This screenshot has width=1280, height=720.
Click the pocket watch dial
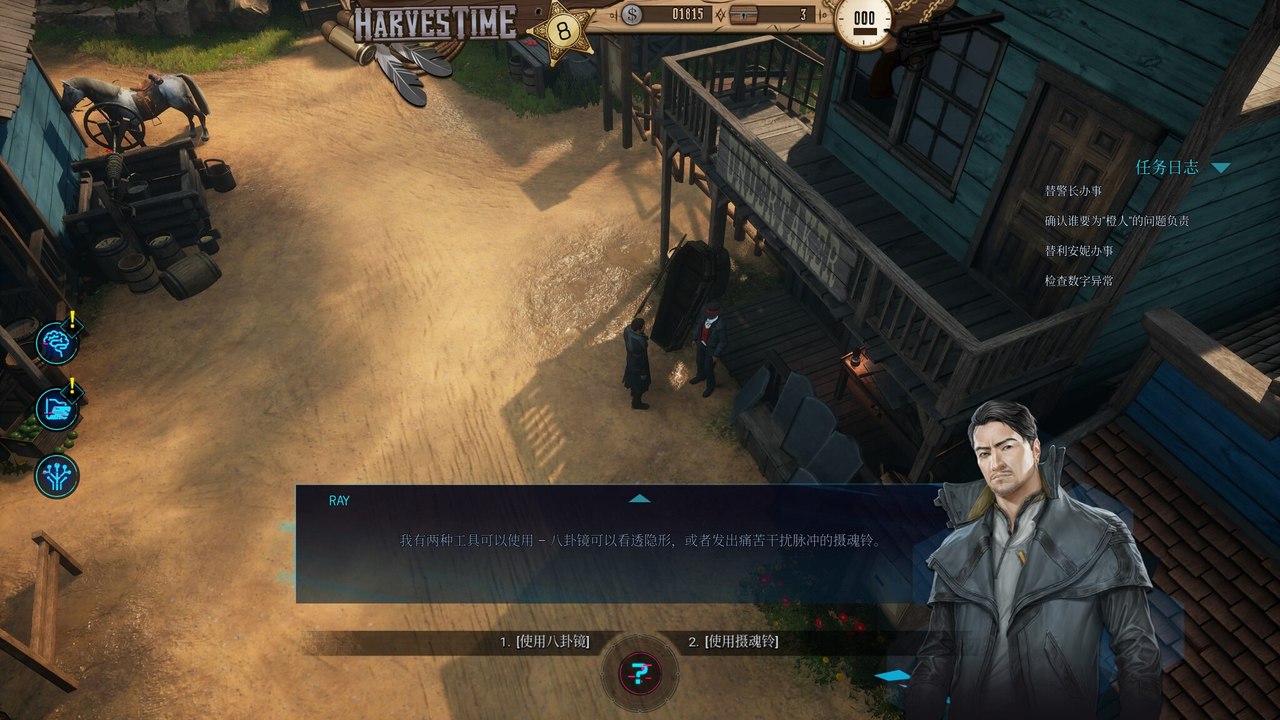[x=864, y=22]
